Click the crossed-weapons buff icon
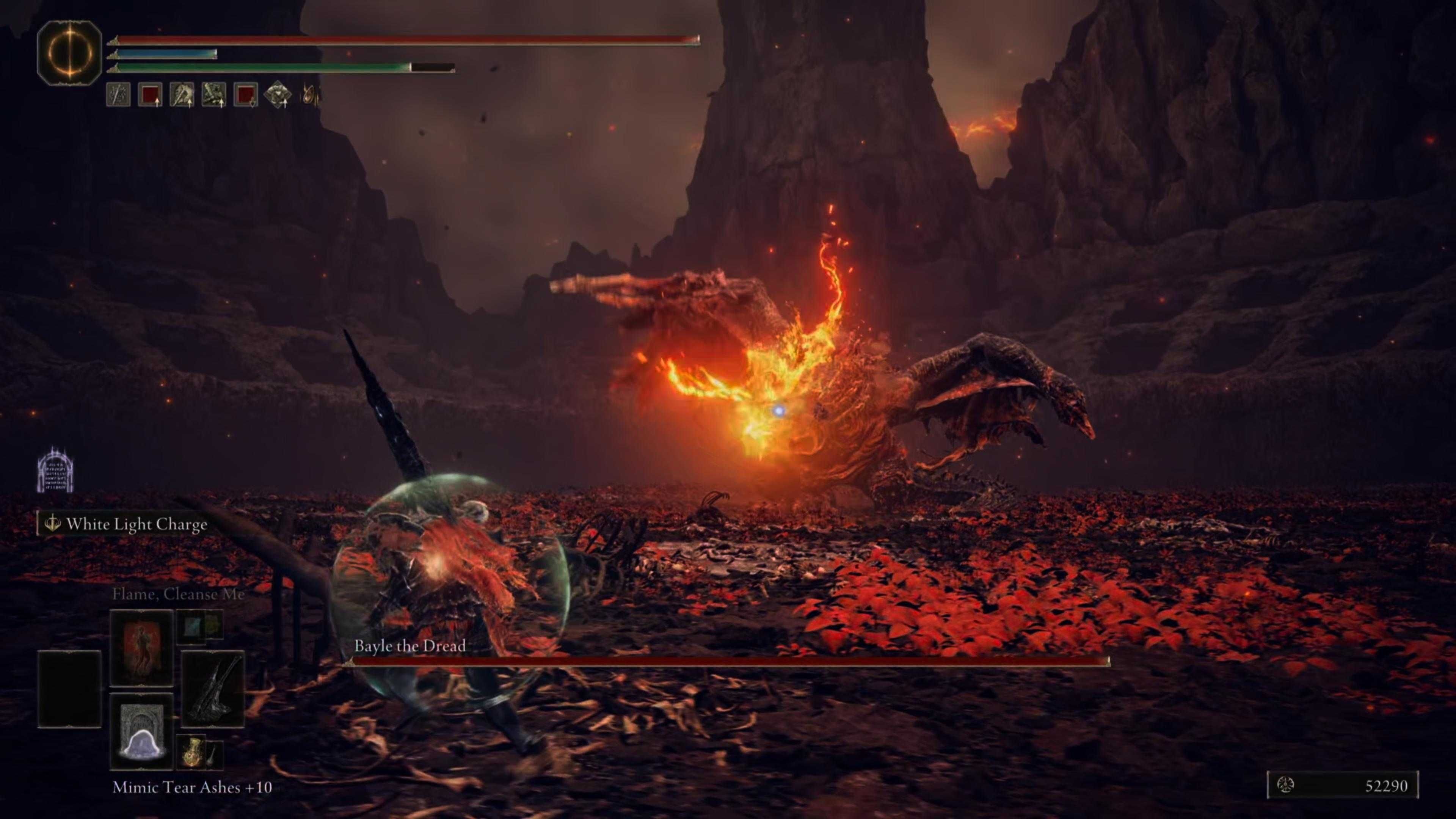The height and width of the screenshot is (819, 1456). 213,96
